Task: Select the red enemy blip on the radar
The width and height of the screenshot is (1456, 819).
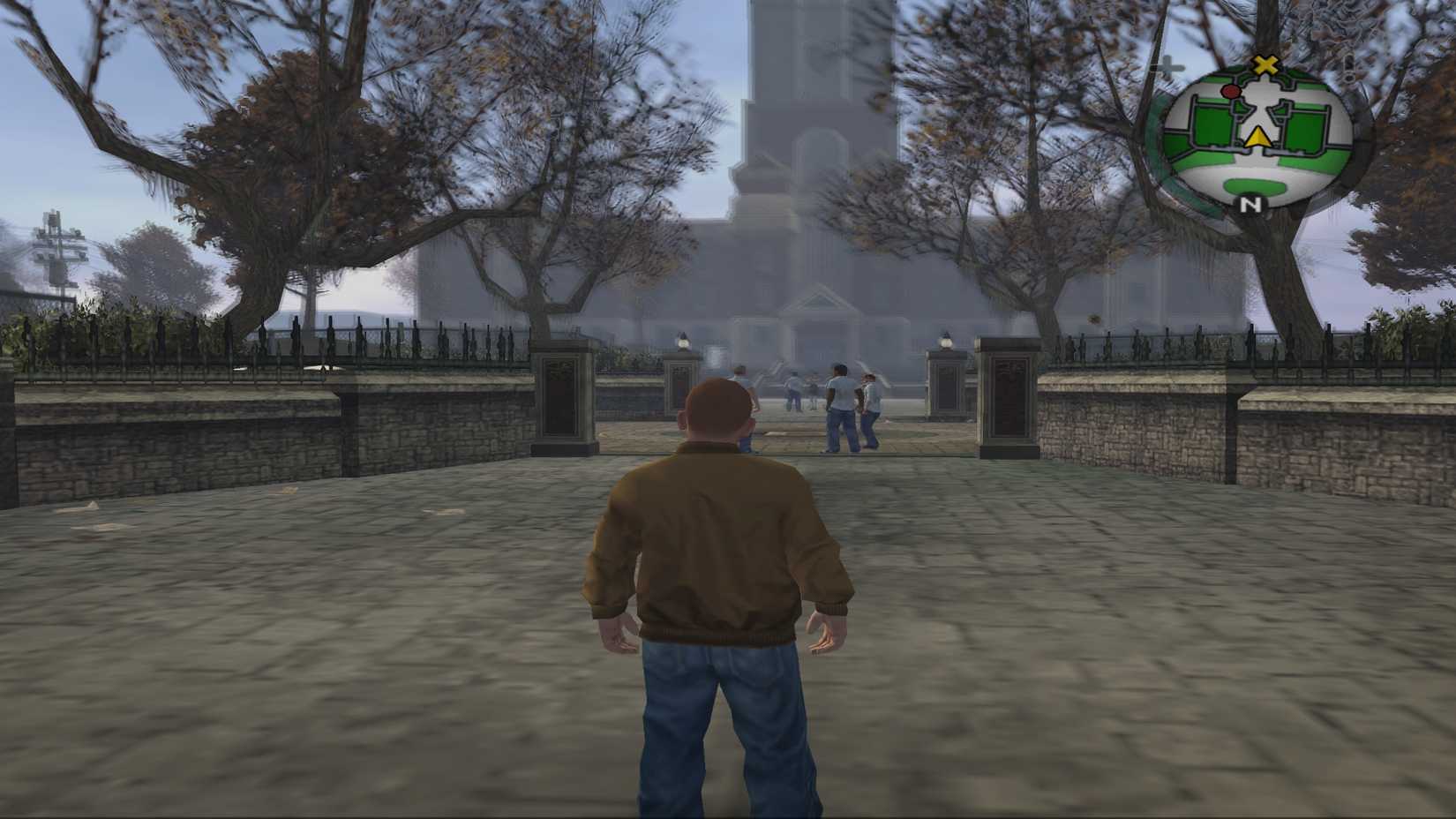Action: [1229, 92]
